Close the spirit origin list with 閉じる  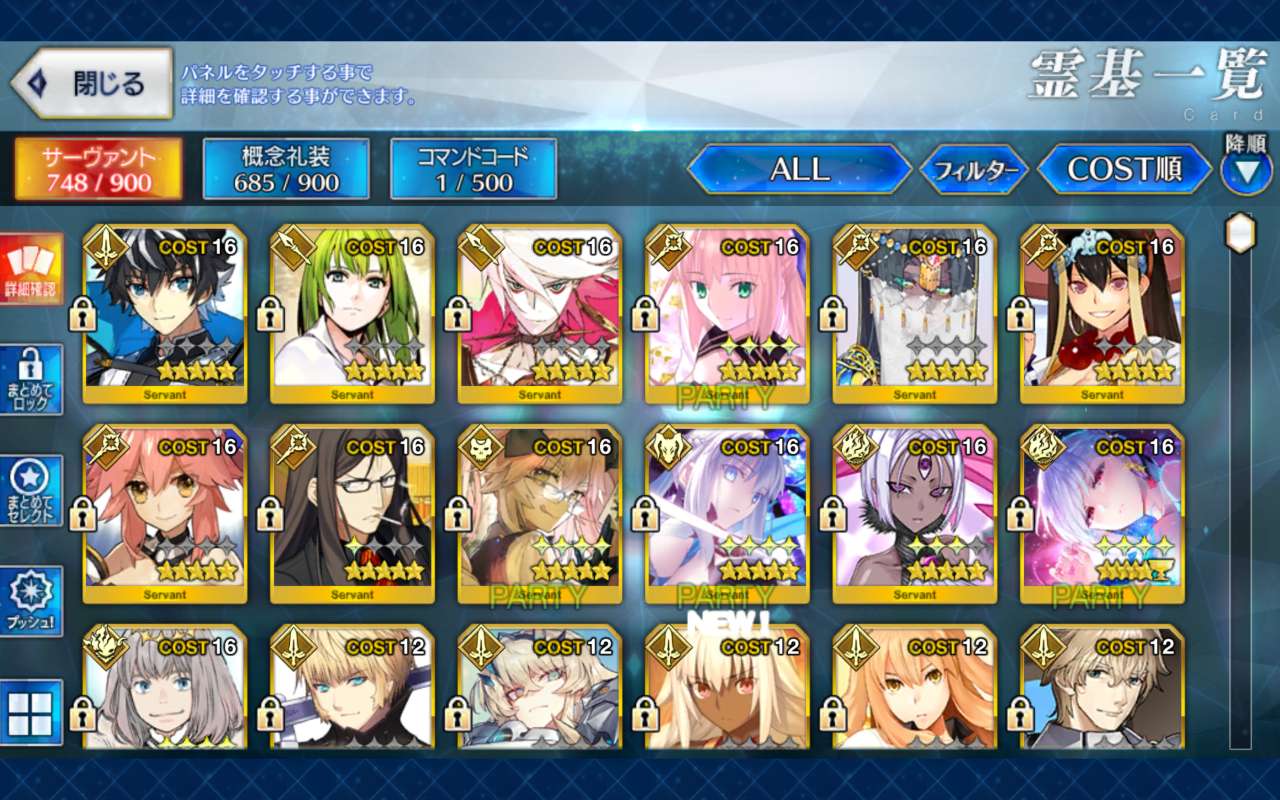(x=92, y=84)
